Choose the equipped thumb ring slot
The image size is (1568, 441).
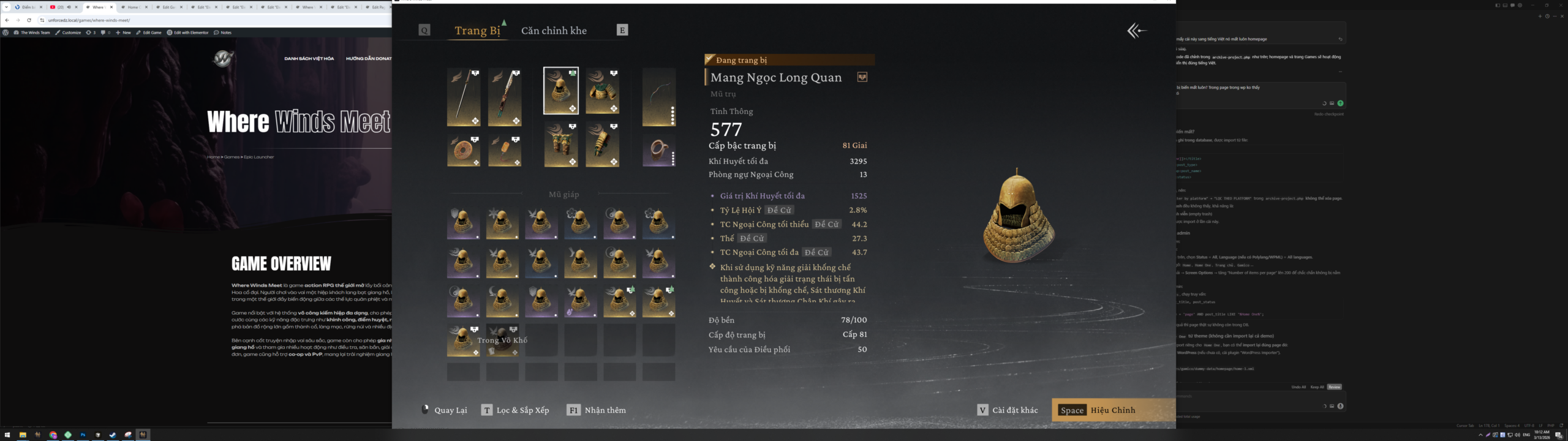658,151
